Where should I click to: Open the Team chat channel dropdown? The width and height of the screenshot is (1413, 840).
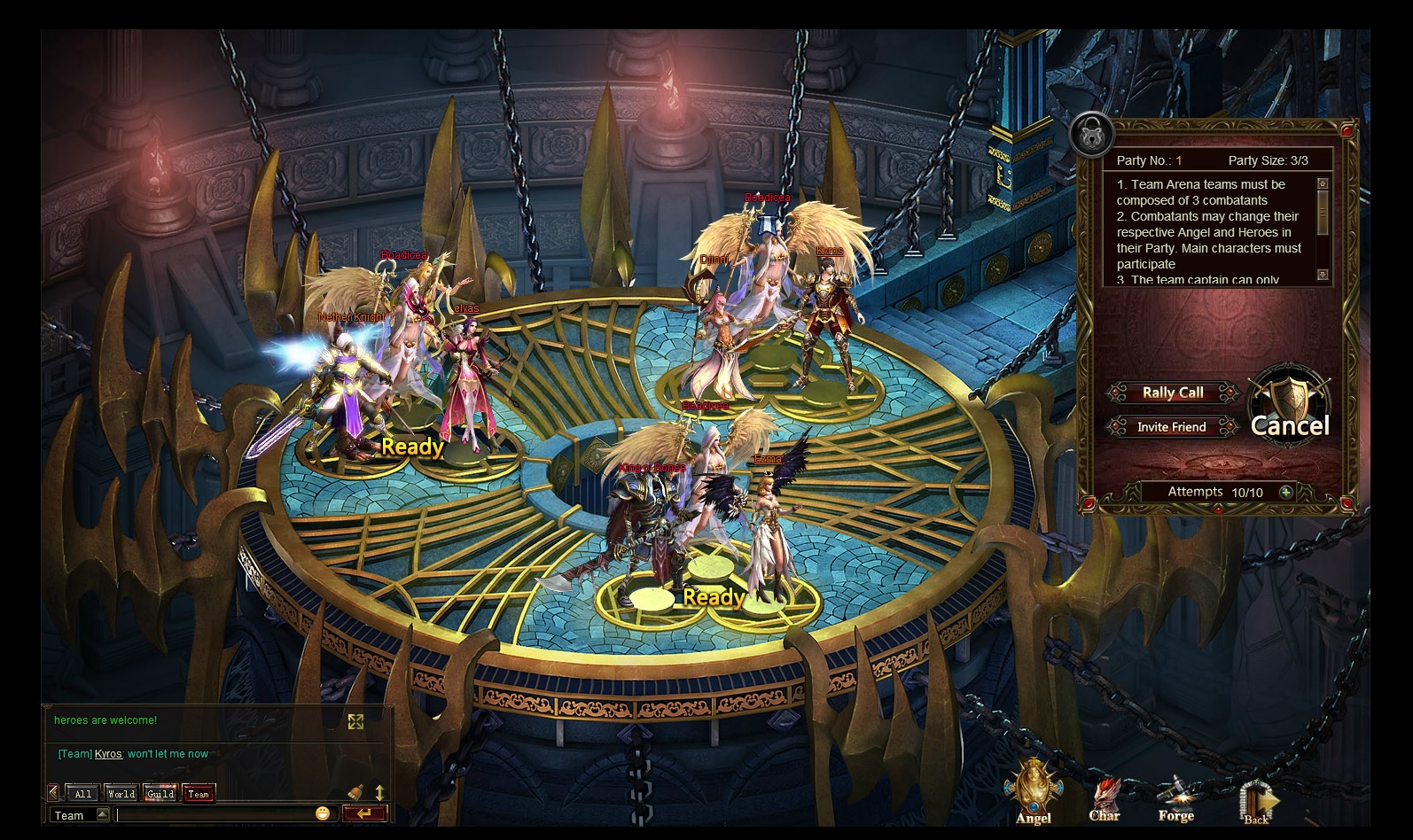point(103,815)
